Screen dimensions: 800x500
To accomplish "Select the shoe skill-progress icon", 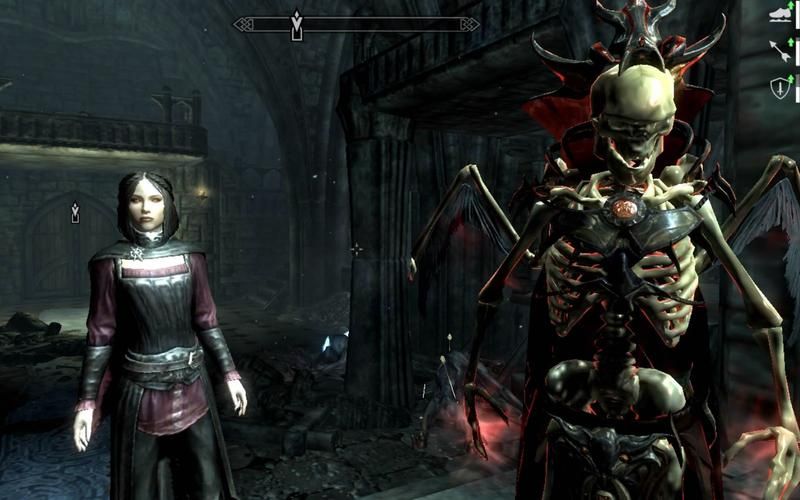I will click(780, 14).
